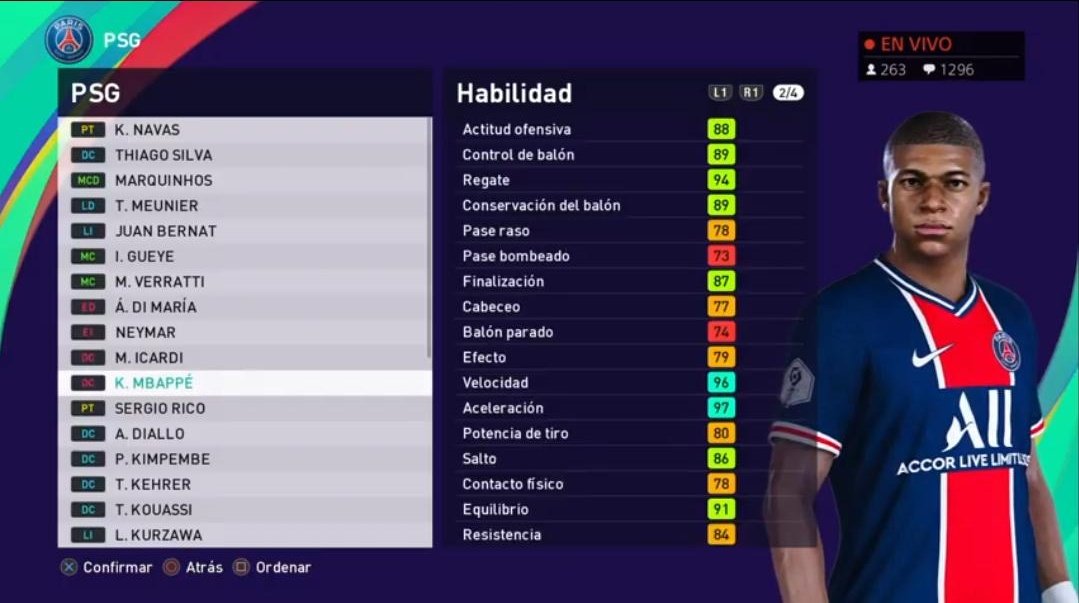Pick M. Verratti from the squad
The width and height of the screenshot is (1079, 603).
[x=245, y=282]
